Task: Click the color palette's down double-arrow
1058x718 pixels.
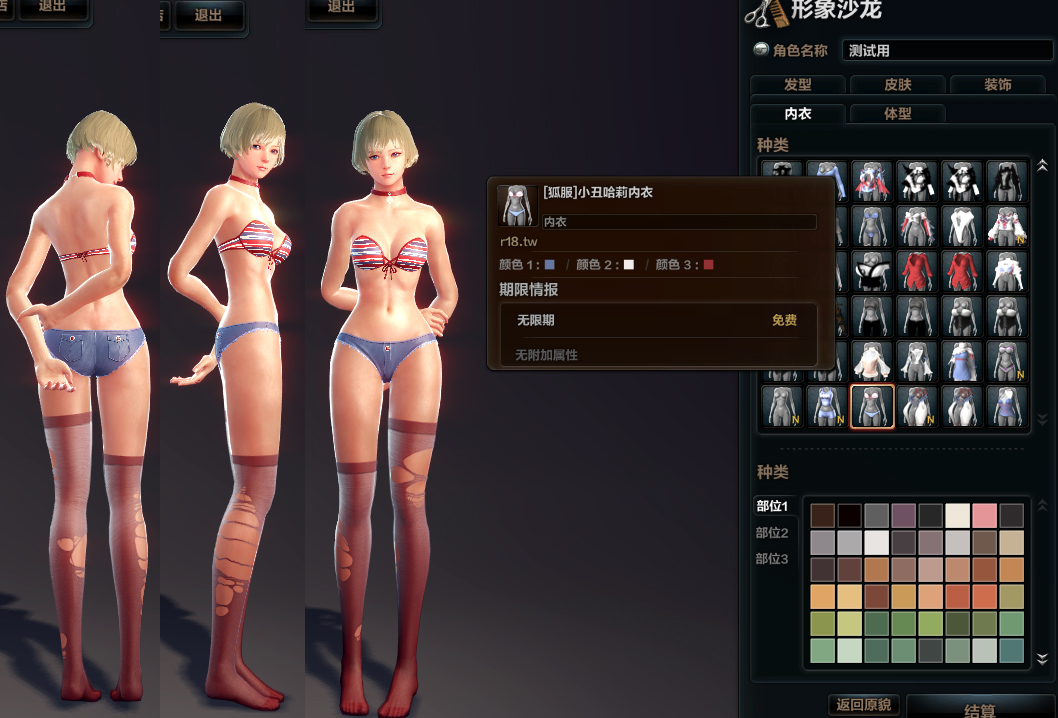Action: pos(1043,658)
